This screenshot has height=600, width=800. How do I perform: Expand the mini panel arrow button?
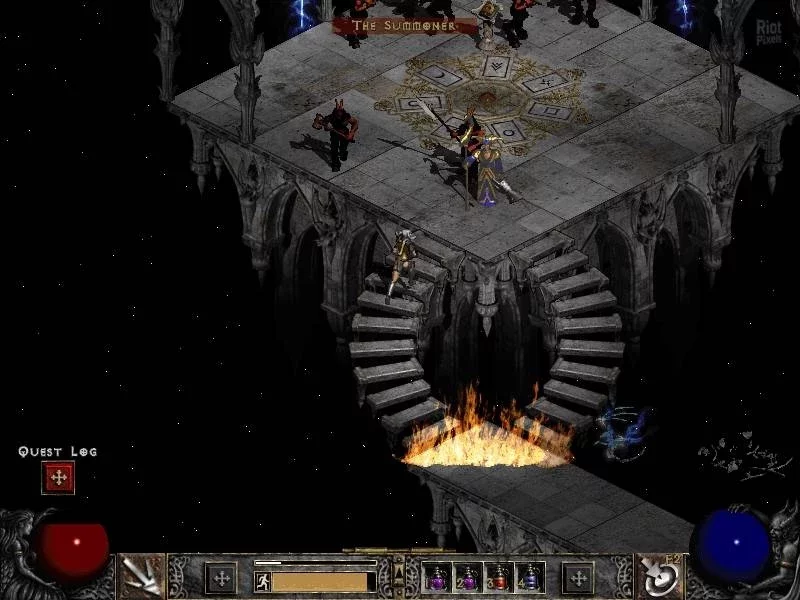tap(399, 574)
